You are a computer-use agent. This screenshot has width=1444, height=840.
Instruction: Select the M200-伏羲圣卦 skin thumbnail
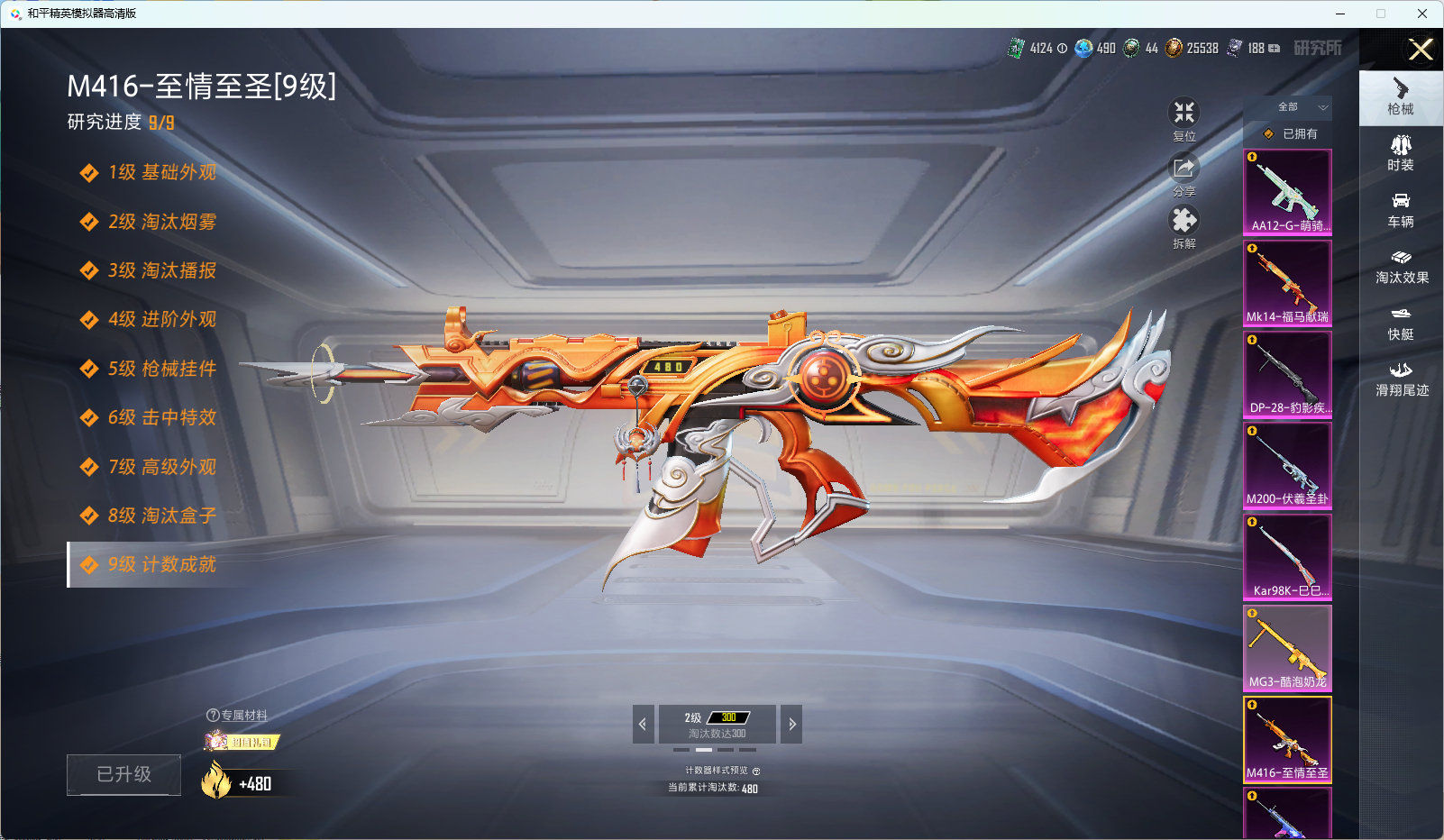point(1287,465)
